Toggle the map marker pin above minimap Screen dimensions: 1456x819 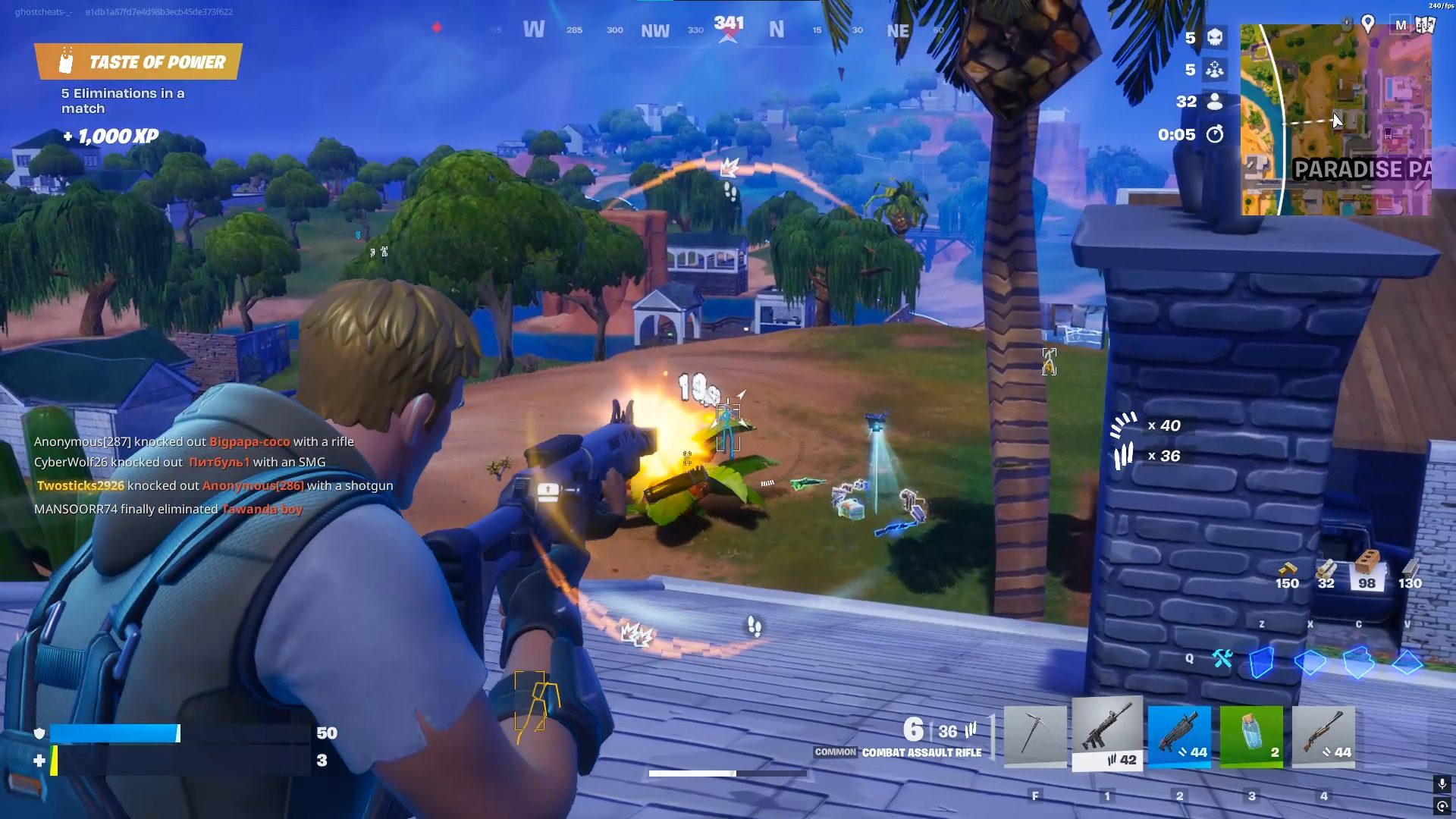(1370, 24)
